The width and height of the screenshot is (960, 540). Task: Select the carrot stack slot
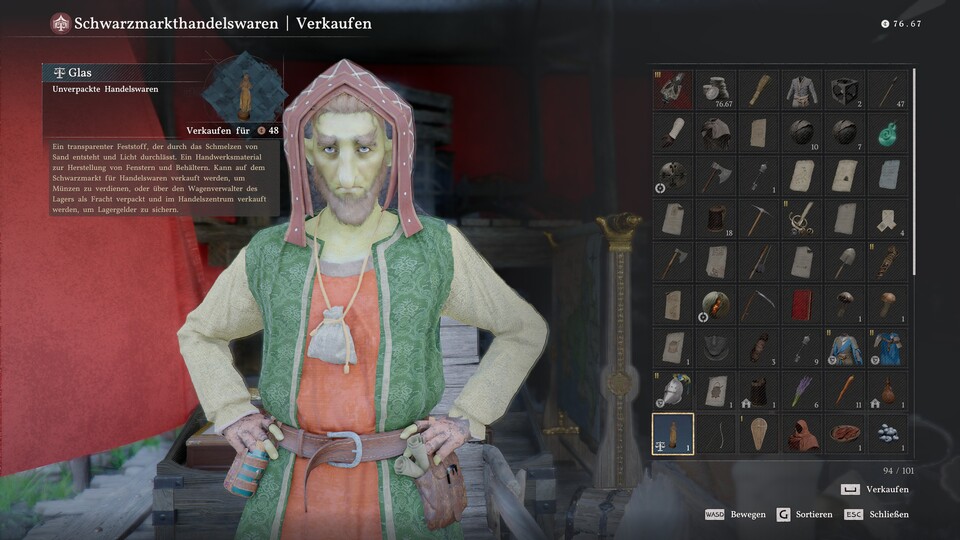(845, 391)
